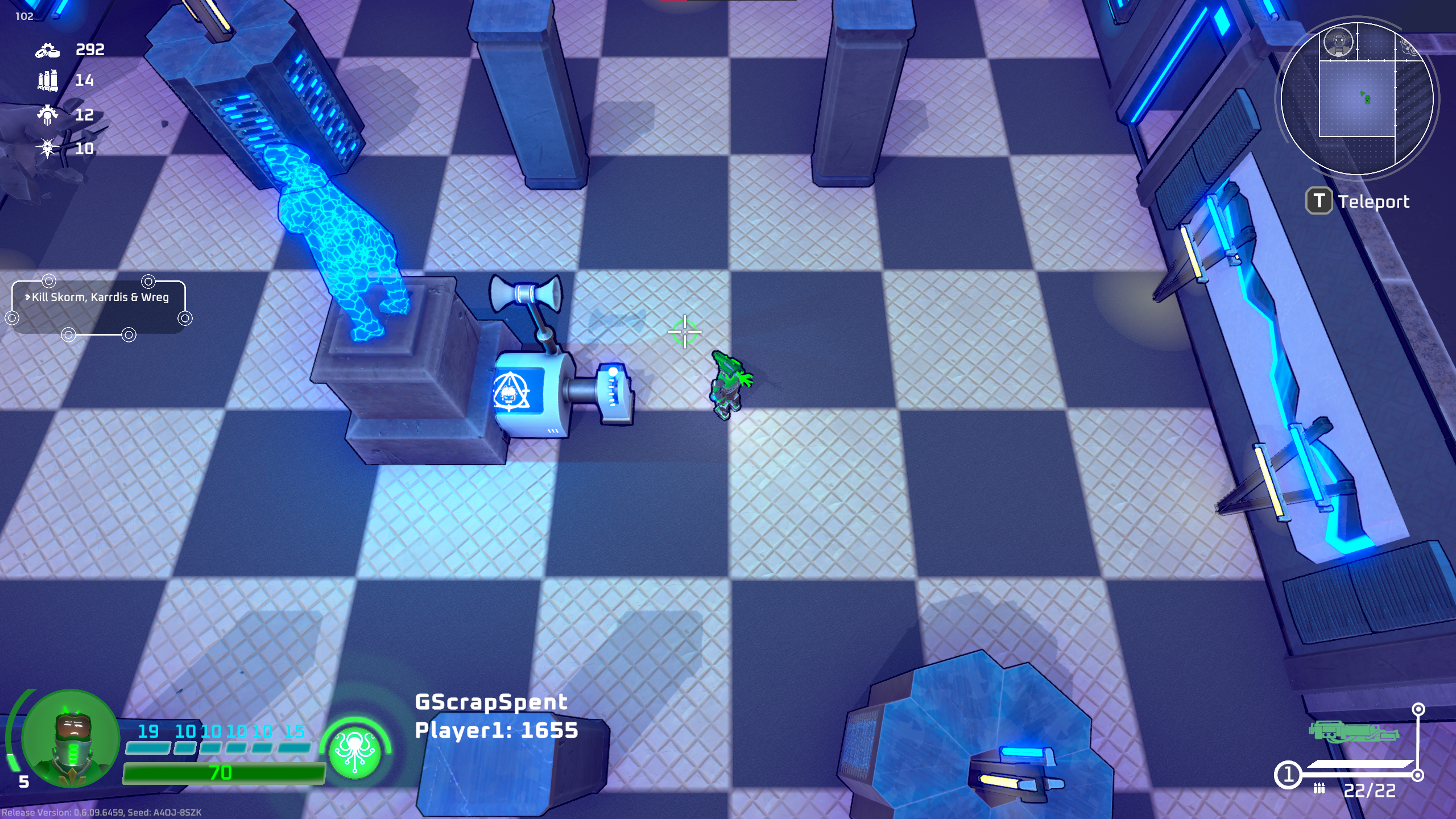This screenshot has height=819, width=1456.
Task: Select the equipped green weapon icon
Action: point(1353,731)
